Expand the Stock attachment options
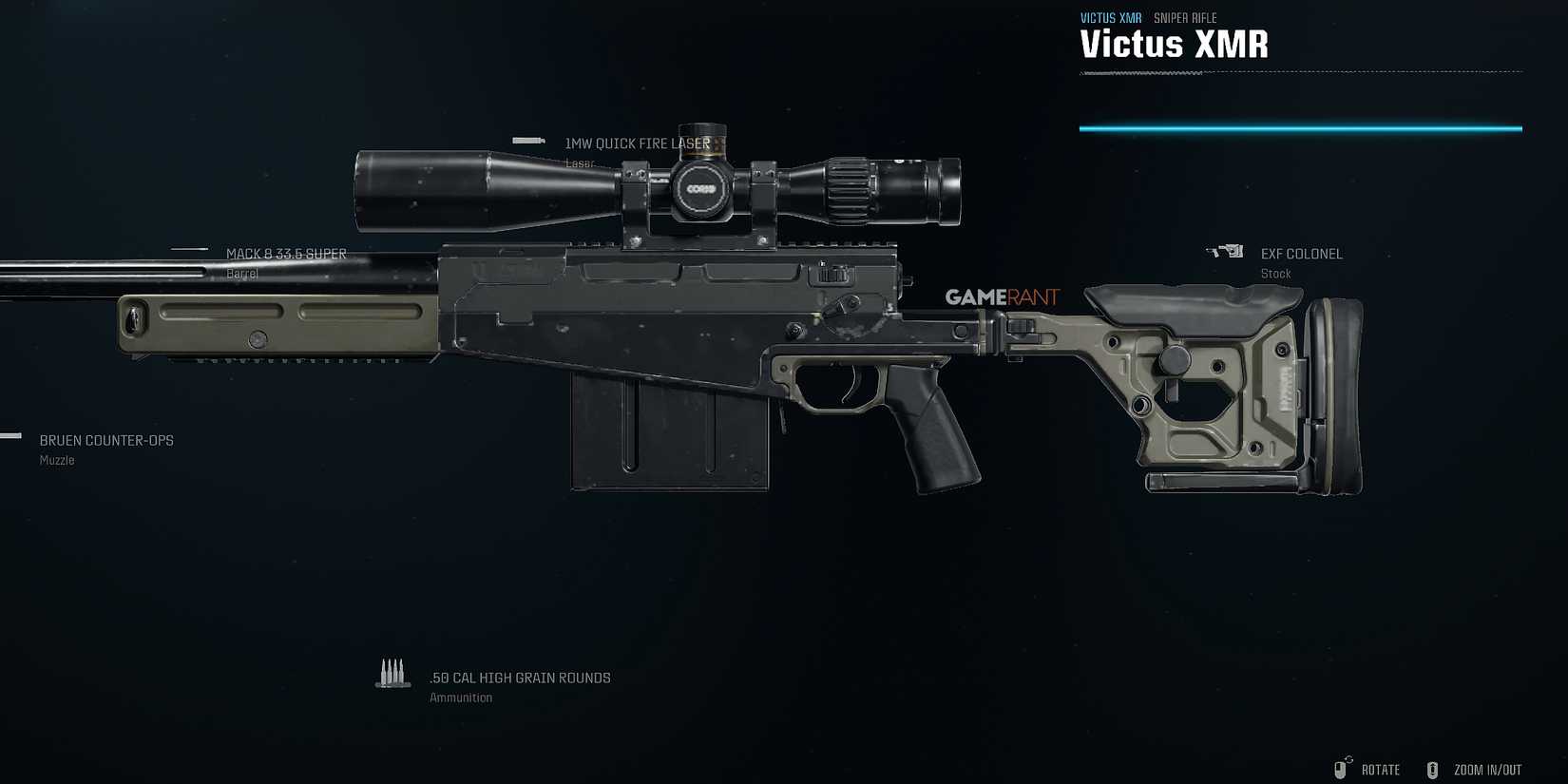The height and width of the screenshot is (784, 1568). [1302, 254]
